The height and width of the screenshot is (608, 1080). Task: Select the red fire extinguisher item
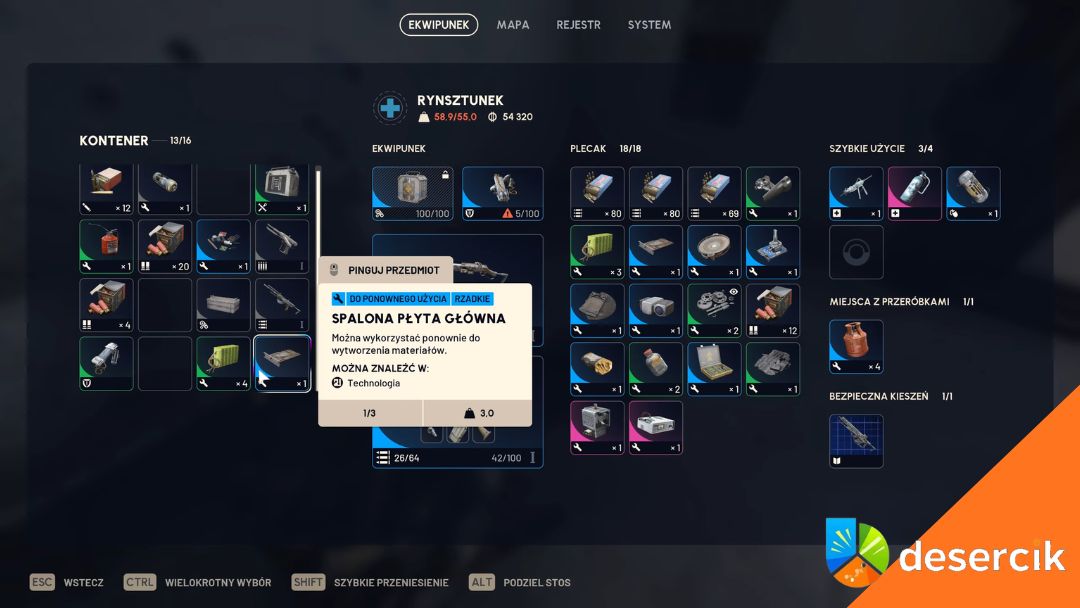pyautogui.click(x=106, y=246)
